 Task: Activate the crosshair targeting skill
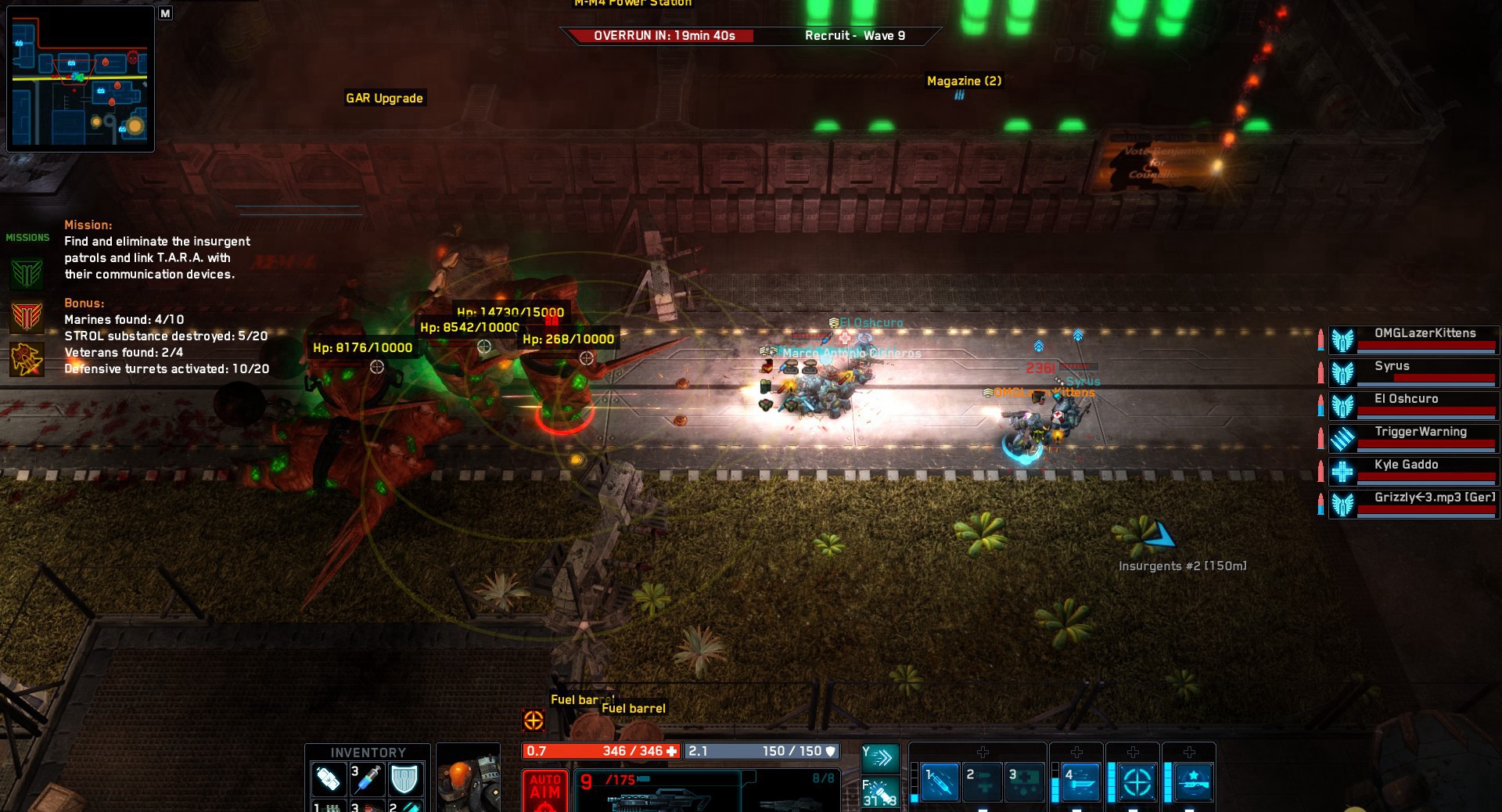click(x=1137, y=781)
